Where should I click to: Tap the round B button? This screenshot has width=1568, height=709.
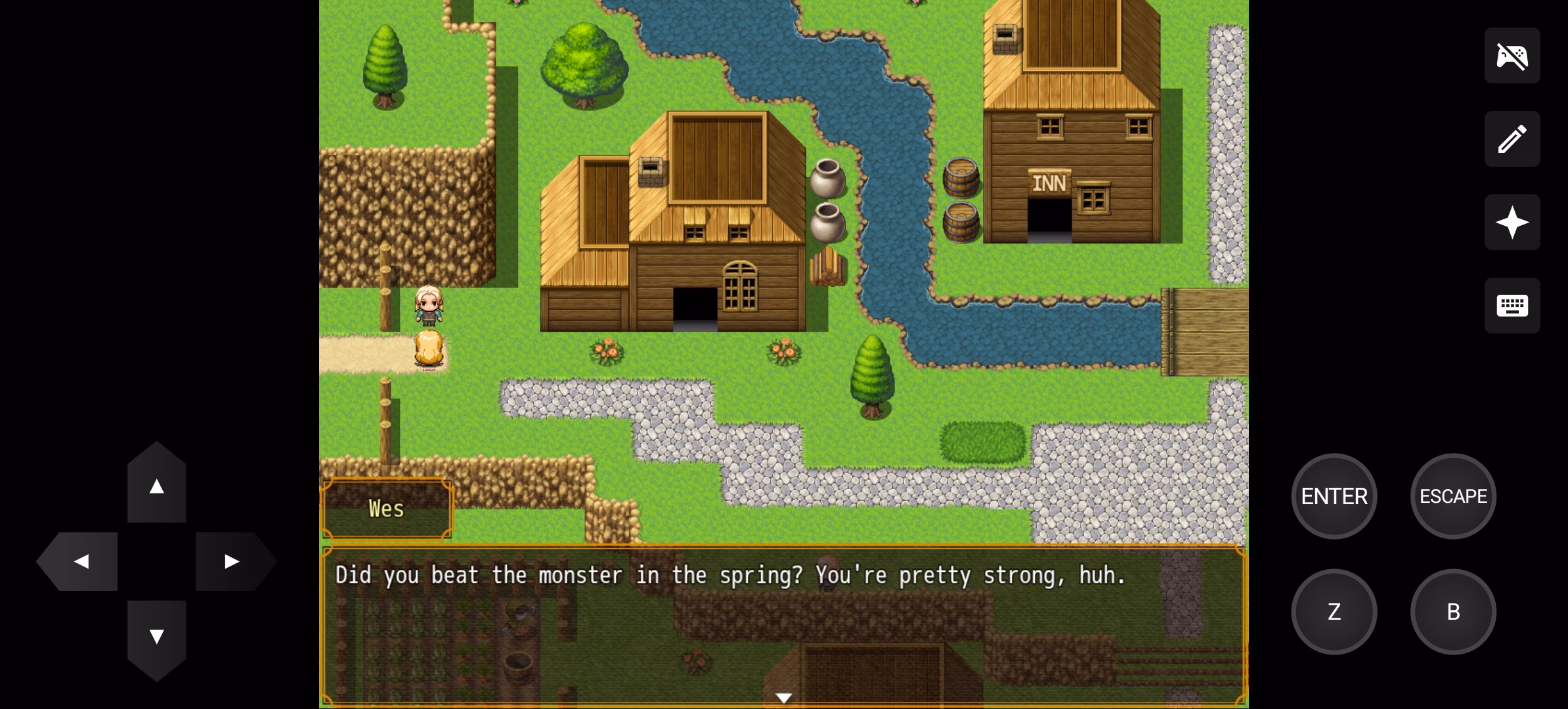(x=1453, y=612)
